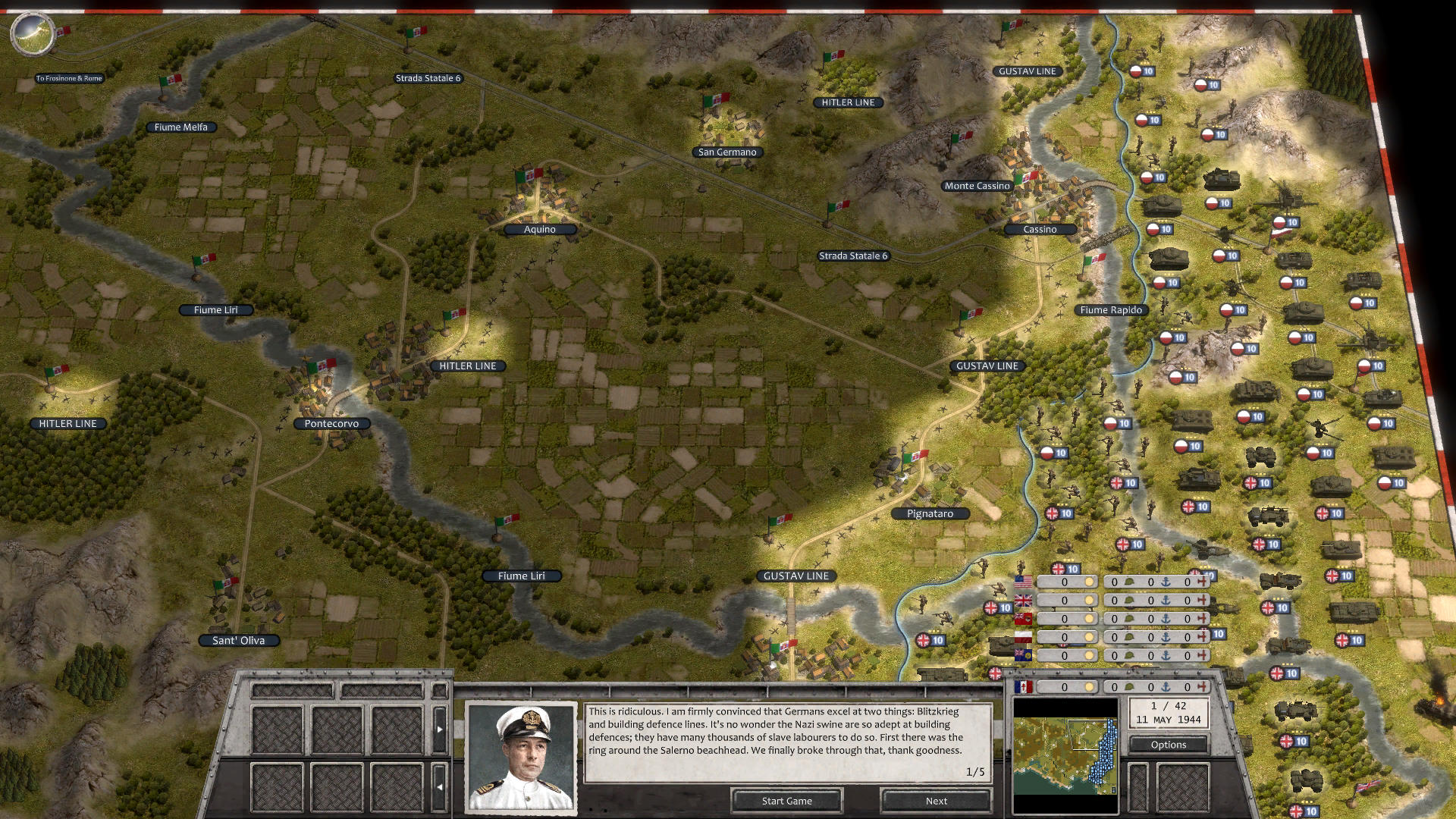Select the Polish flag in the resource panel
This screenshot has width=1456, height=819.
(1023, 636)
